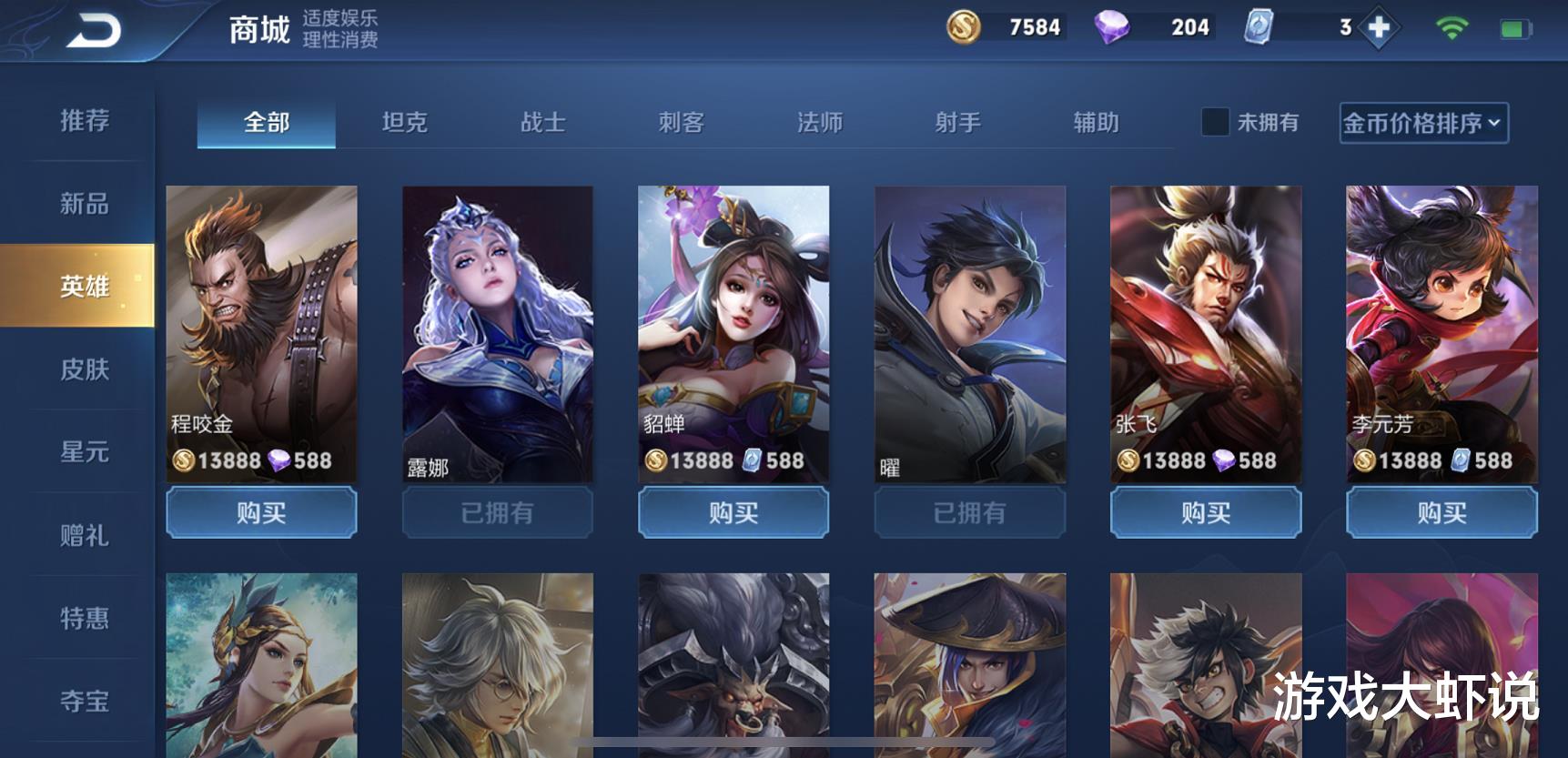1568x758 pixels.
Task: Click the battery indicator icon
Action: point(1519,27)
